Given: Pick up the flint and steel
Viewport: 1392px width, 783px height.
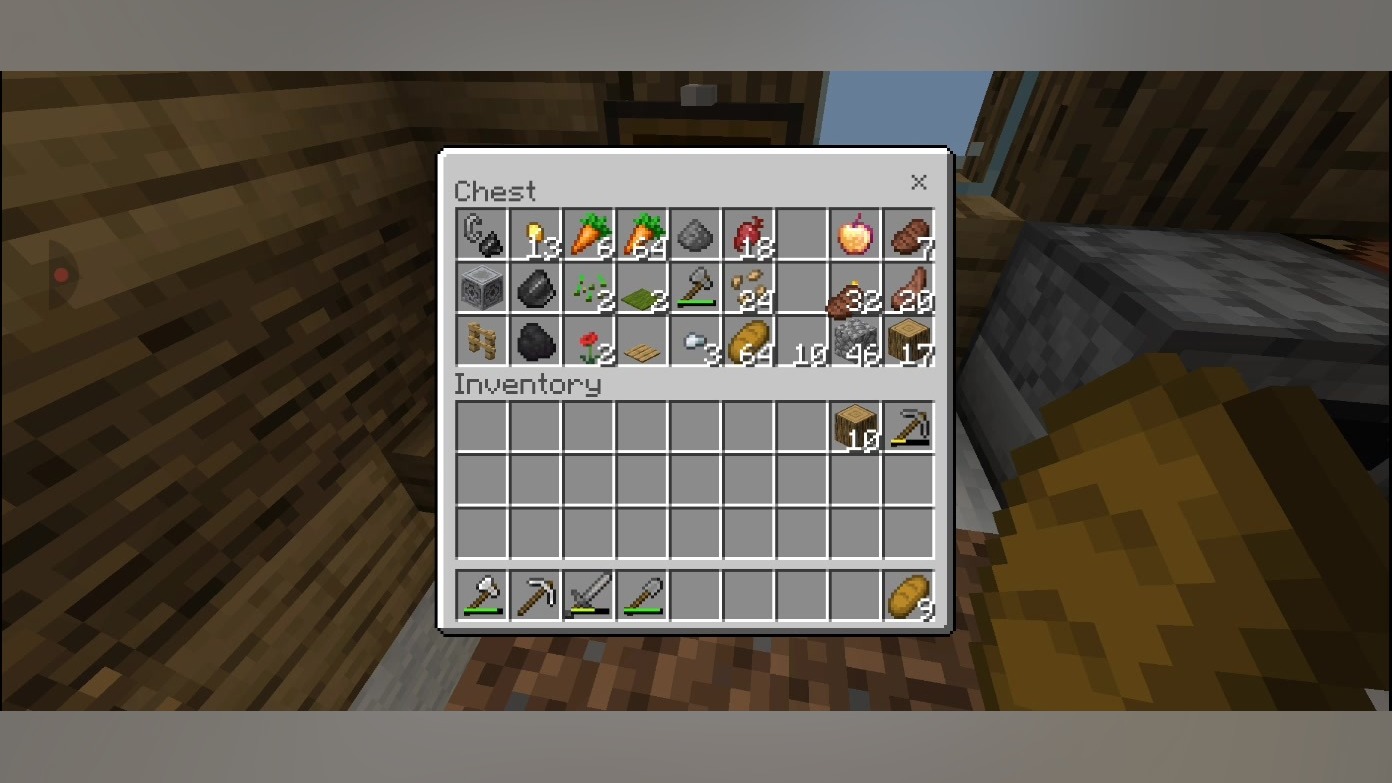Looking at the screenshot, I should click(x=482, y=236).
